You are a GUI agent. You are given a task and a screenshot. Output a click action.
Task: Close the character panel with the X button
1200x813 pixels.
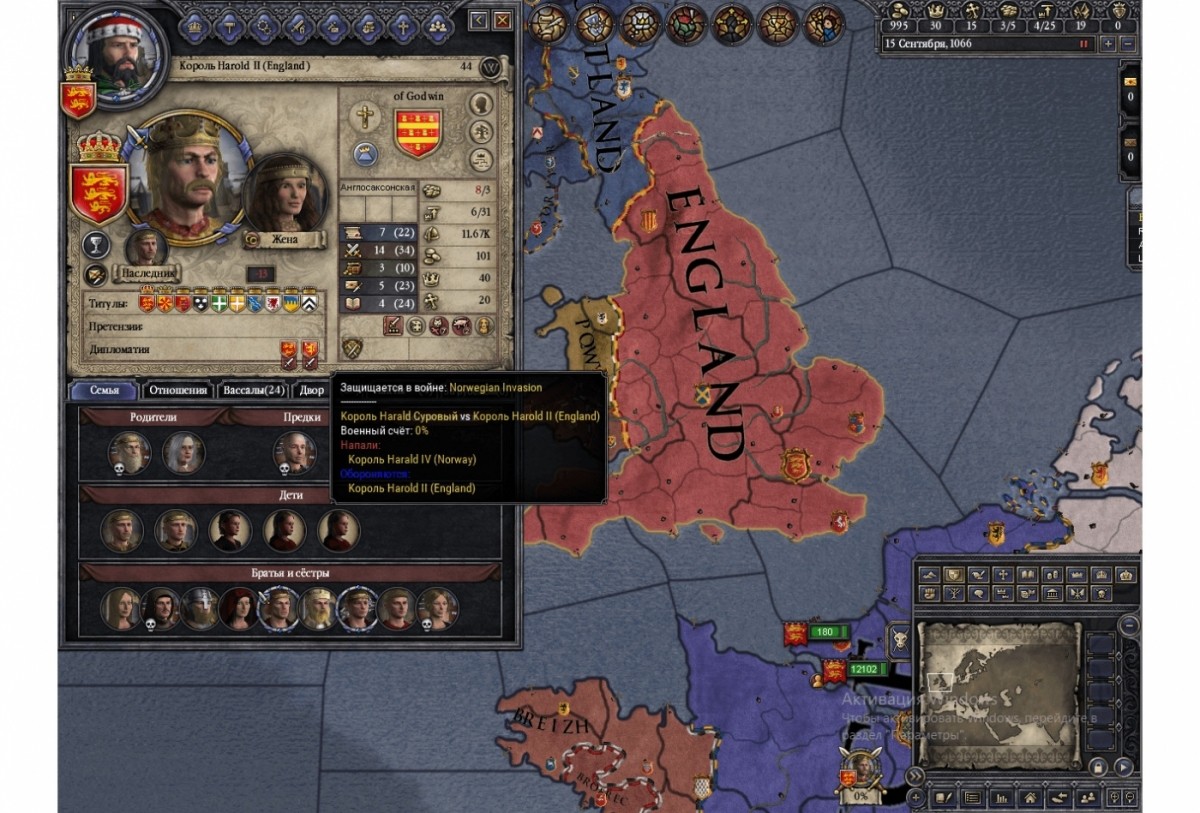pos(502,20)
